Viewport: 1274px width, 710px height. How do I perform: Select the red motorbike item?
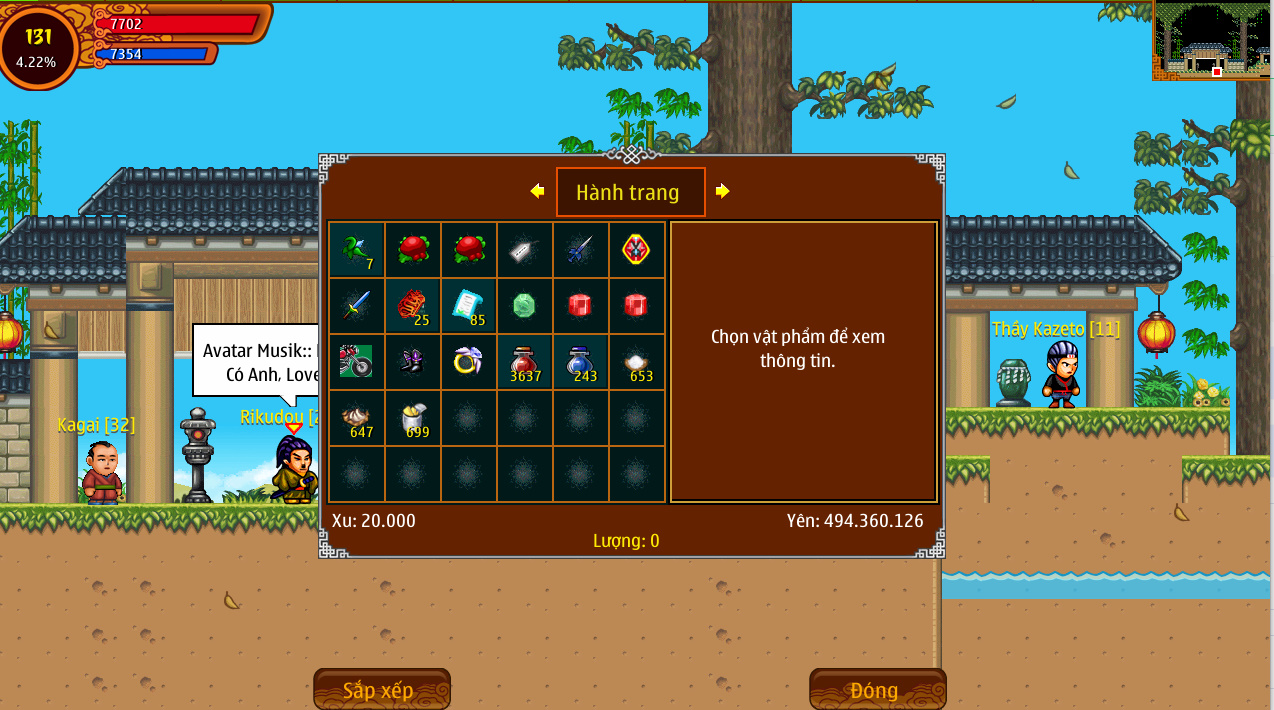click(x=357, y=362)
